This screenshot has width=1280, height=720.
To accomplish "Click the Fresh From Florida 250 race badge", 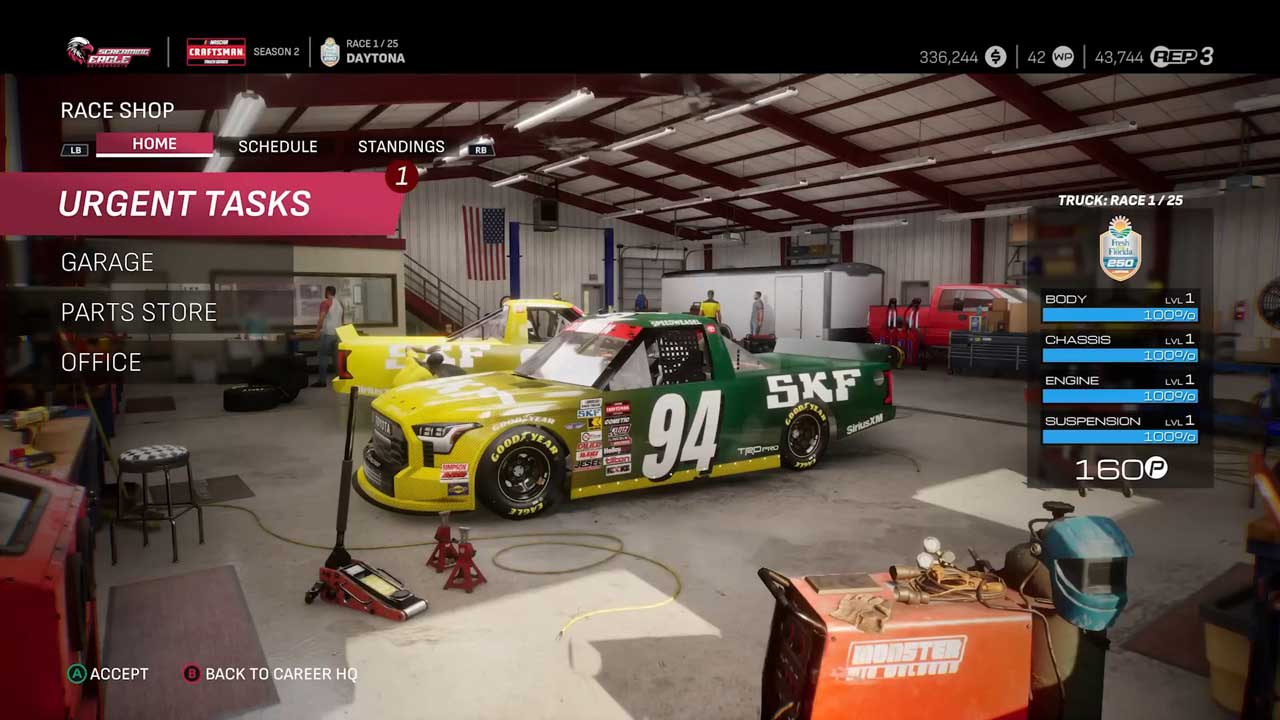I will coord(1120,248).
